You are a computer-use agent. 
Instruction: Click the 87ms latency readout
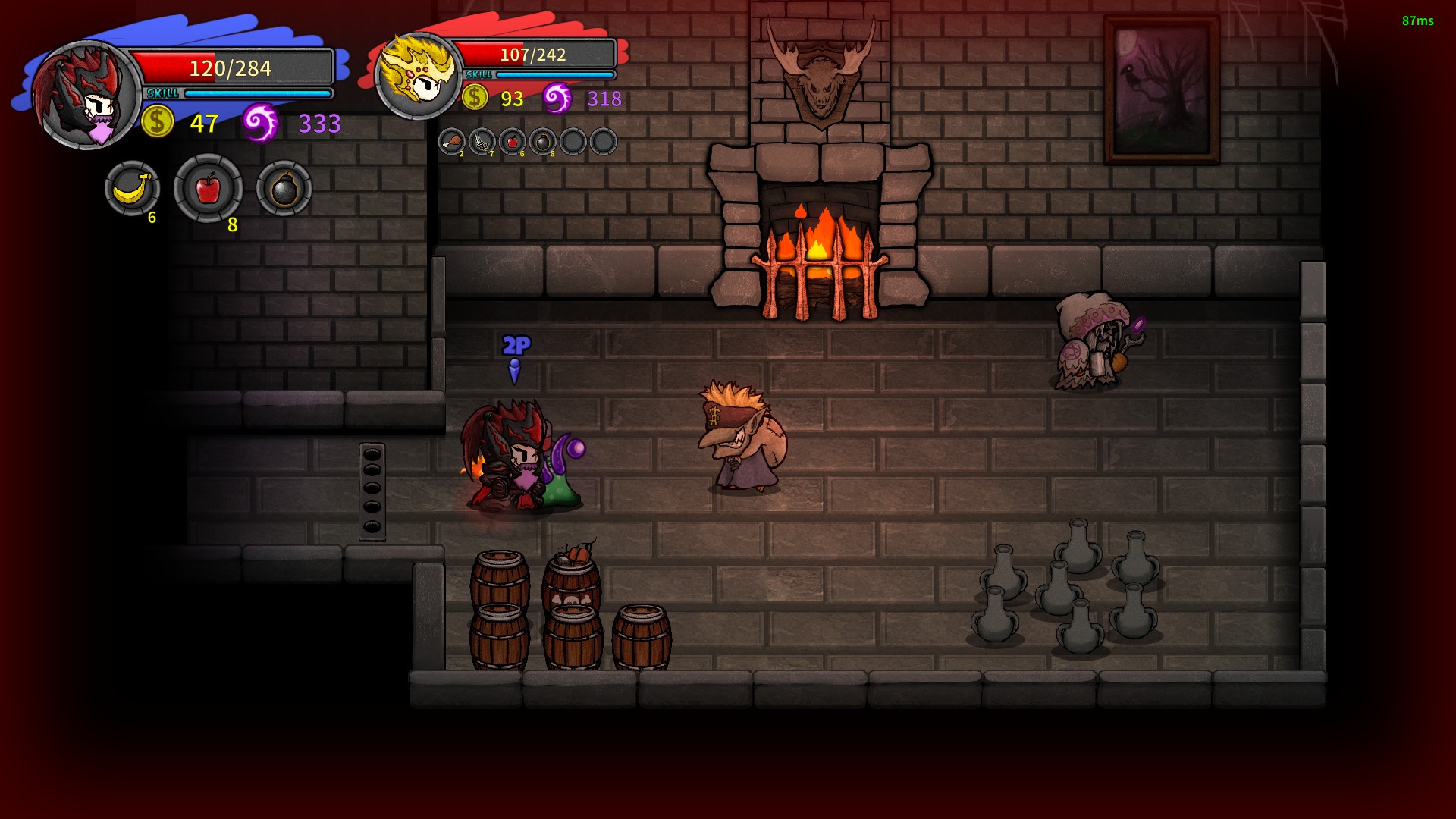click(1417, 21)
